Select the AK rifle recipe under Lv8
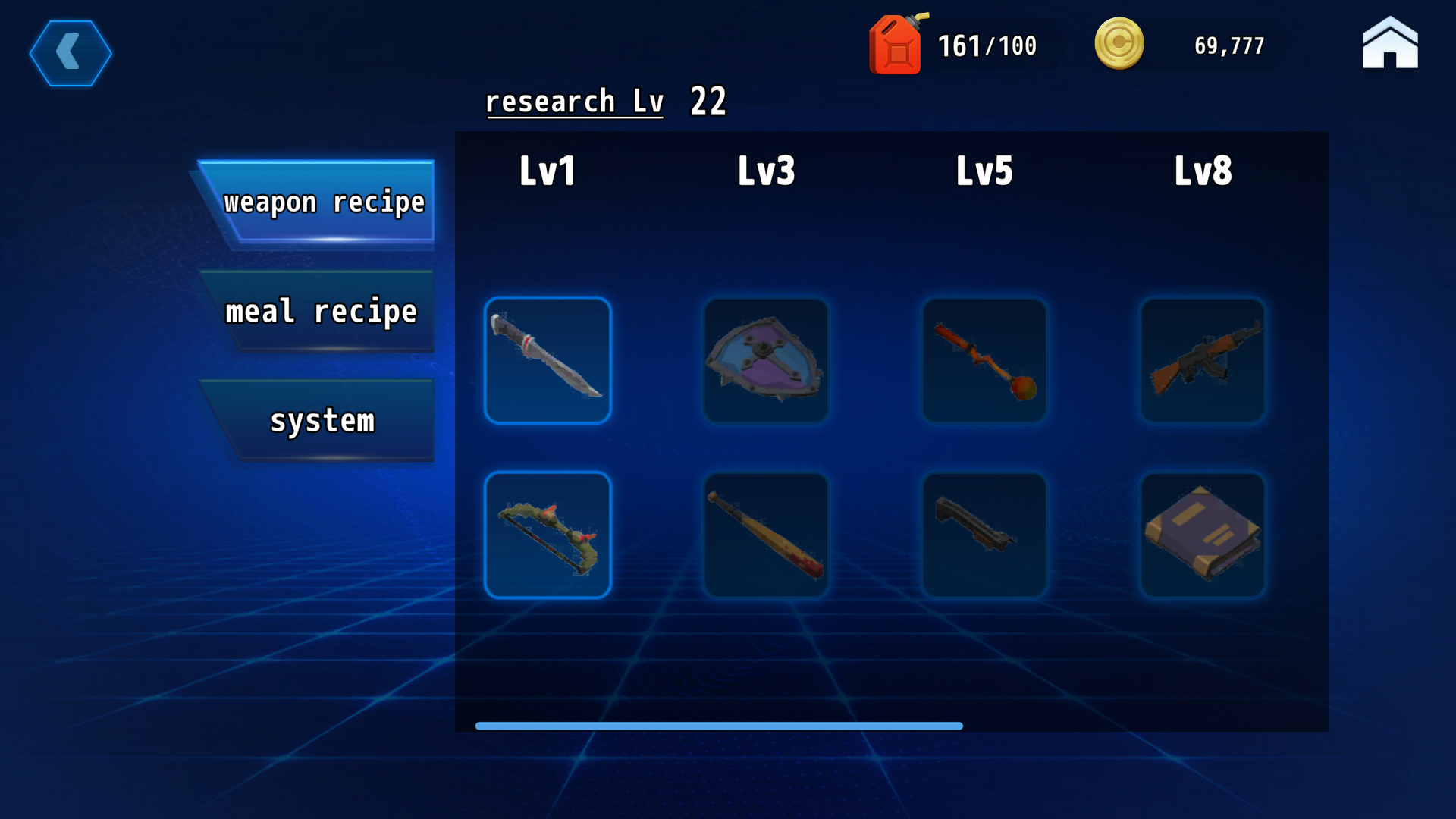The image size is (1456, 819). click(1203, 360)
